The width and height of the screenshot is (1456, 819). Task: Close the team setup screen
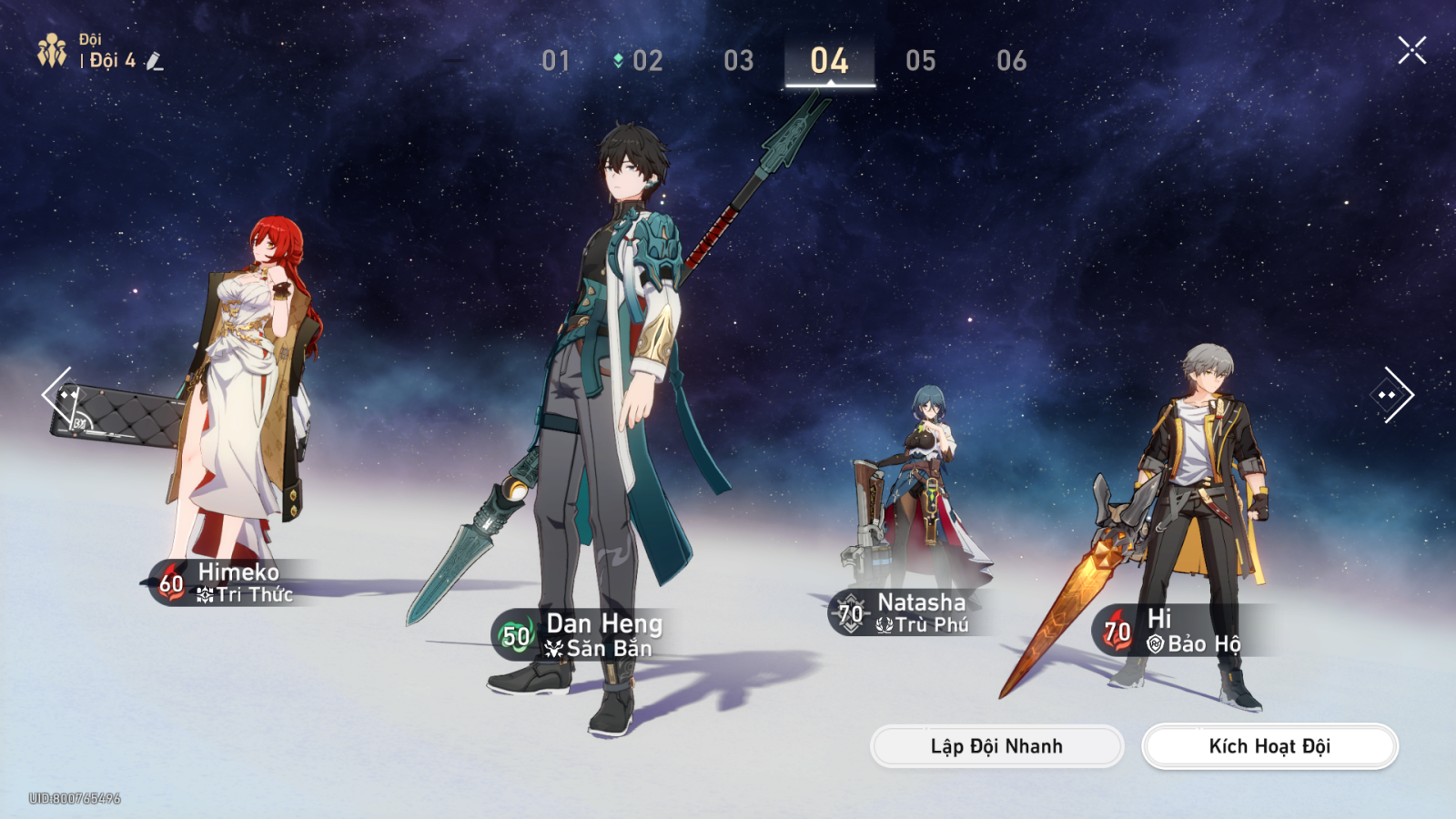[1411, 50]
